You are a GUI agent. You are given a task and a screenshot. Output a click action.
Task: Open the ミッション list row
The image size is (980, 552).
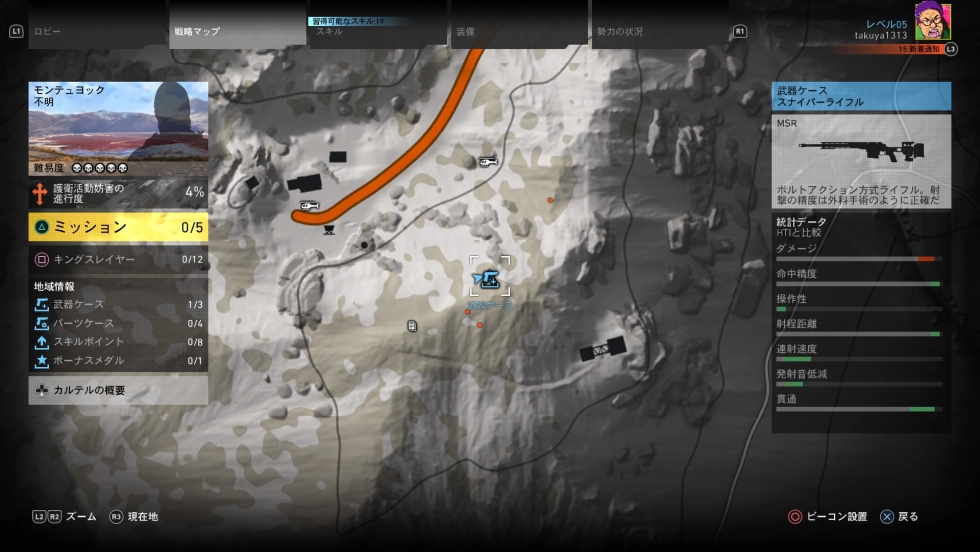click(118, 227)
